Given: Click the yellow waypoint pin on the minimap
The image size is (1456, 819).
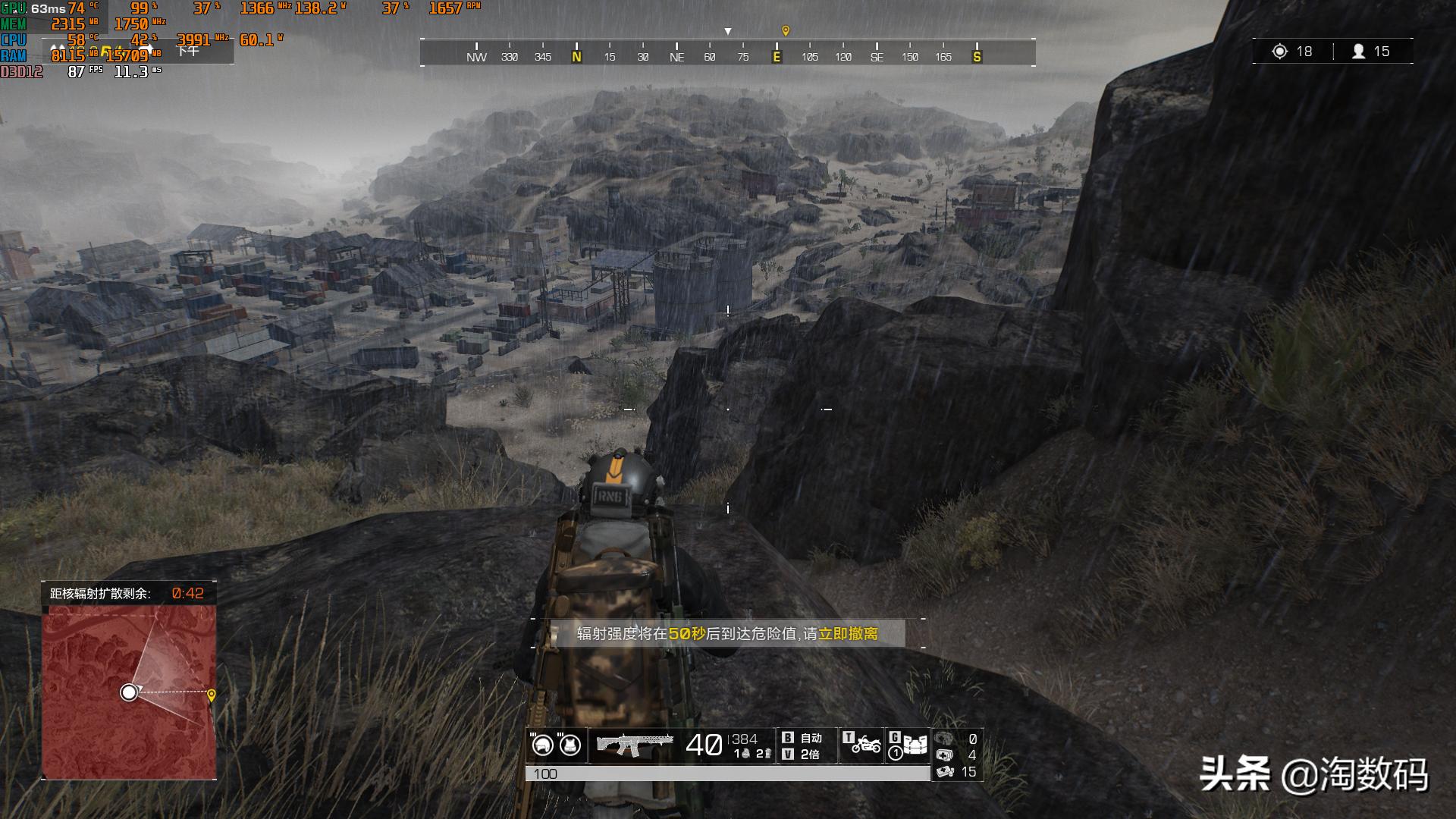Looking at the screenshot, I should (x=212, y=695).
